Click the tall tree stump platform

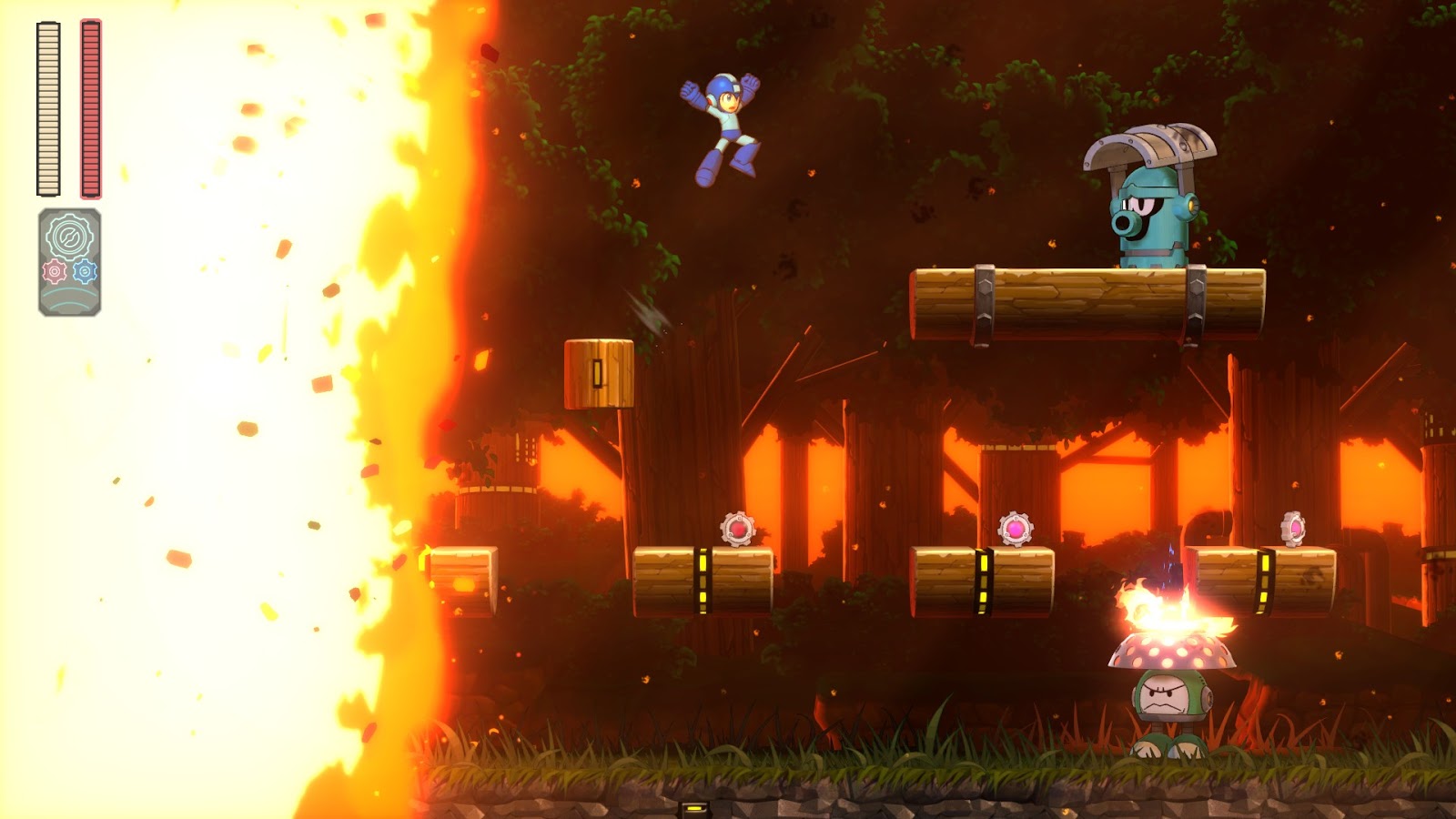601,373
